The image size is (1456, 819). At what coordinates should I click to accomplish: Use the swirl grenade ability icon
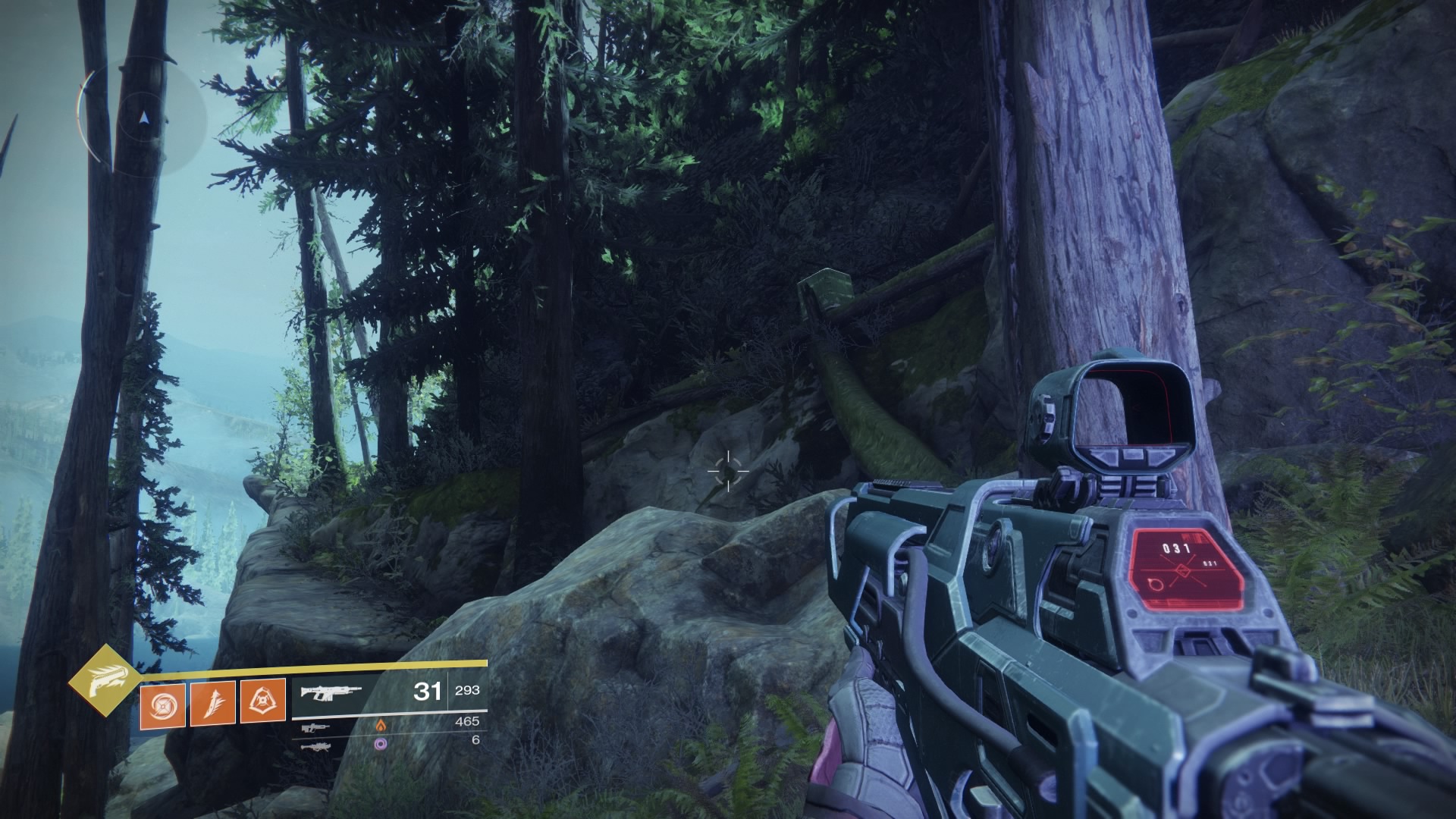[x=162, y=702]
